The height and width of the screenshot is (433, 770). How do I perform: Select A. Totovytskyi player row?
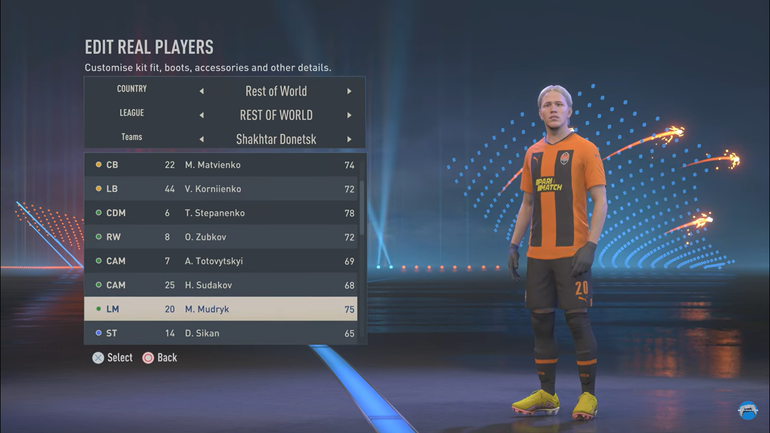pyautogui.click(x=220, y=261)
